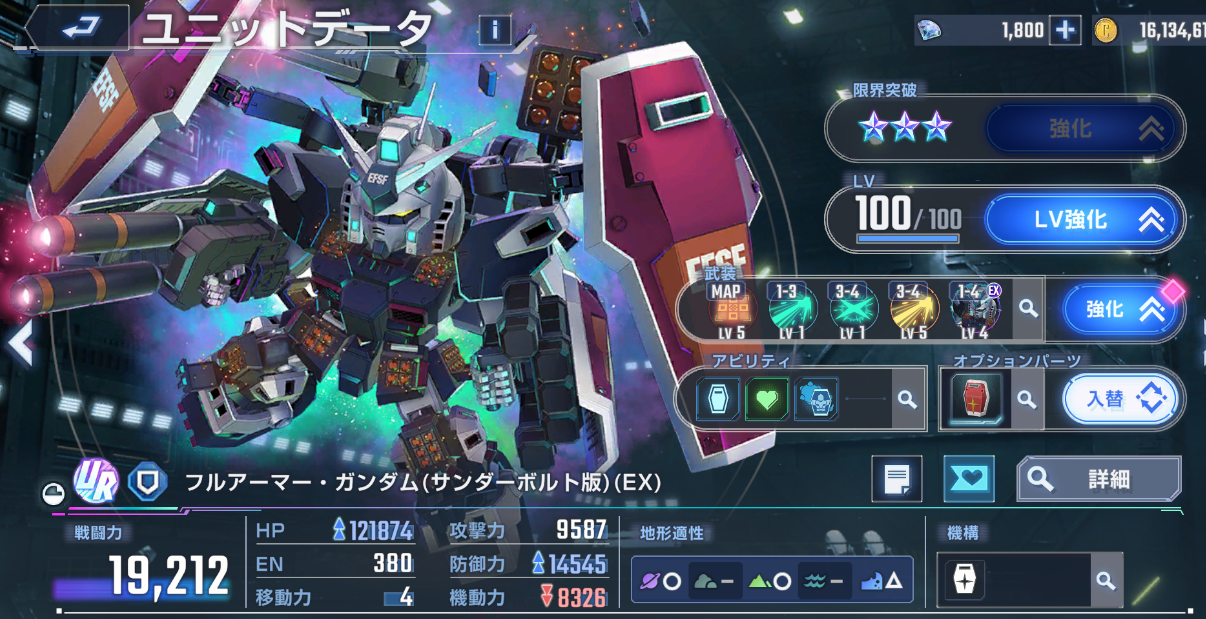Inspect option parts with the magnifier

[1025, 399]
